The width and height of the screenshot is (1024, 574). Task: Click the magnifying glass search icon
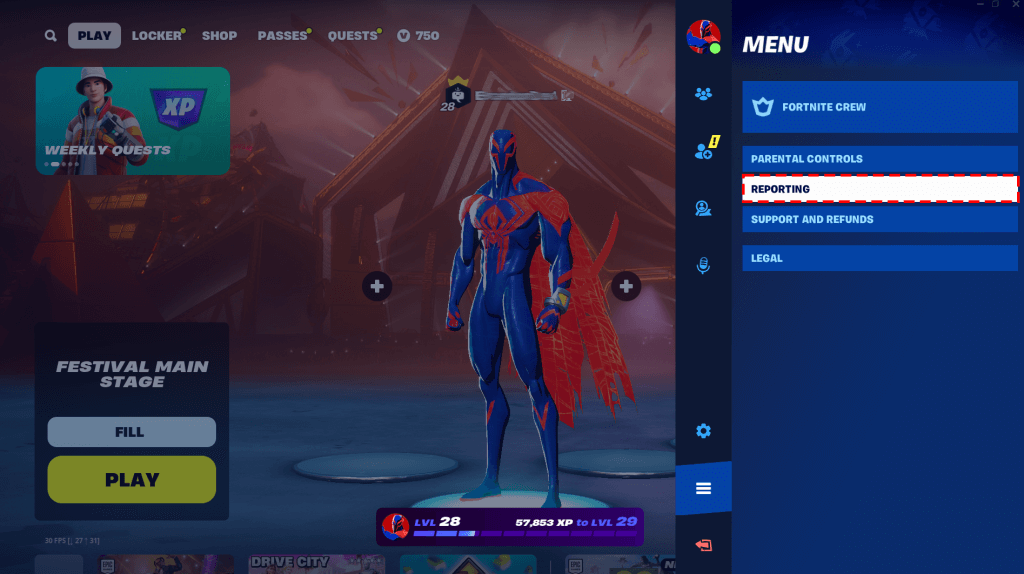[x=51, y=36]
